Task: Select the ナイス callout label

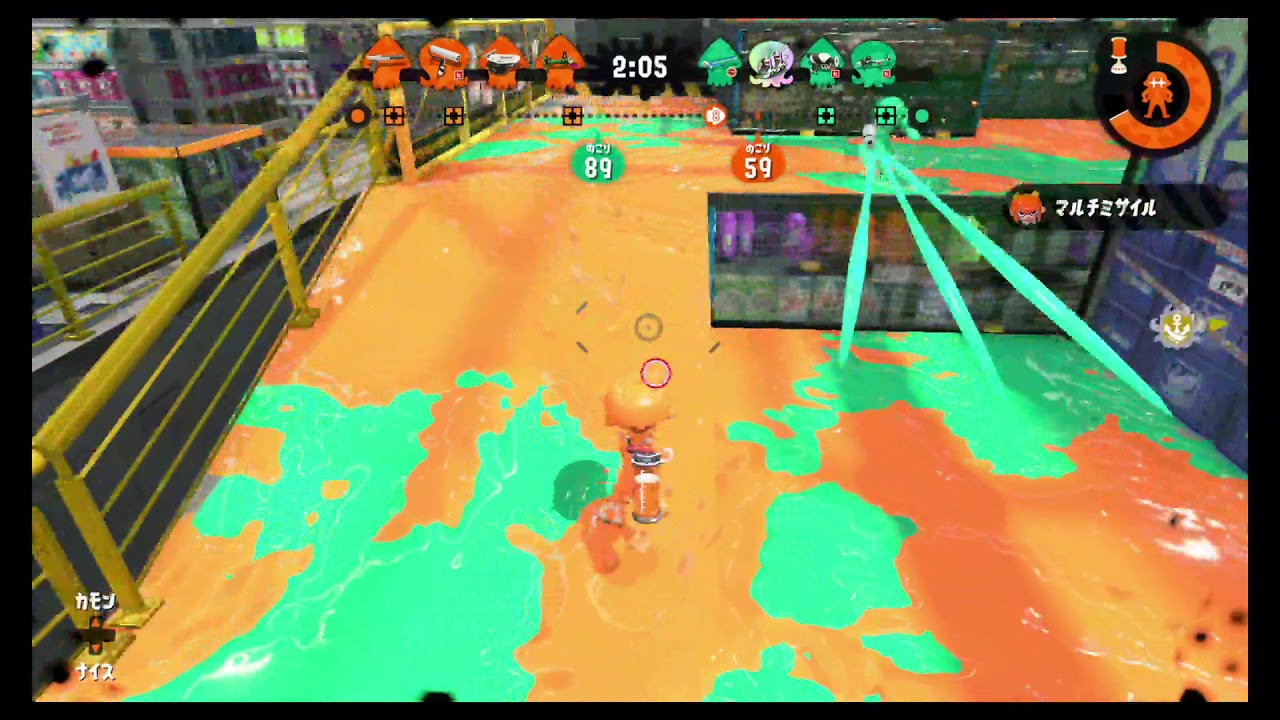Action: (97, 673)
